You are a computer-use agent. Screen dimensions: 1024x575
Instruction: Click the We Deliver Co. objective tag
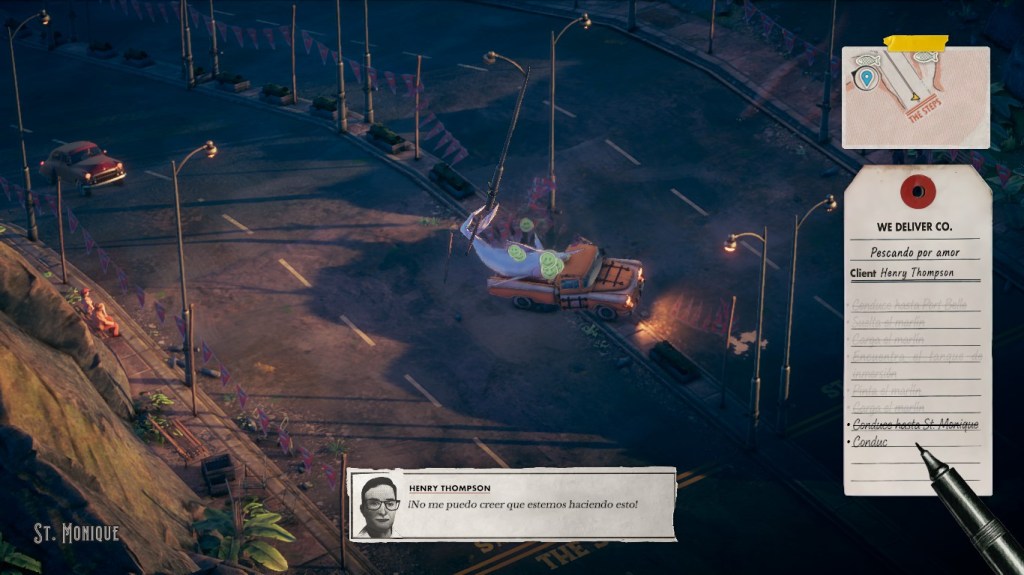coord(916,330)
